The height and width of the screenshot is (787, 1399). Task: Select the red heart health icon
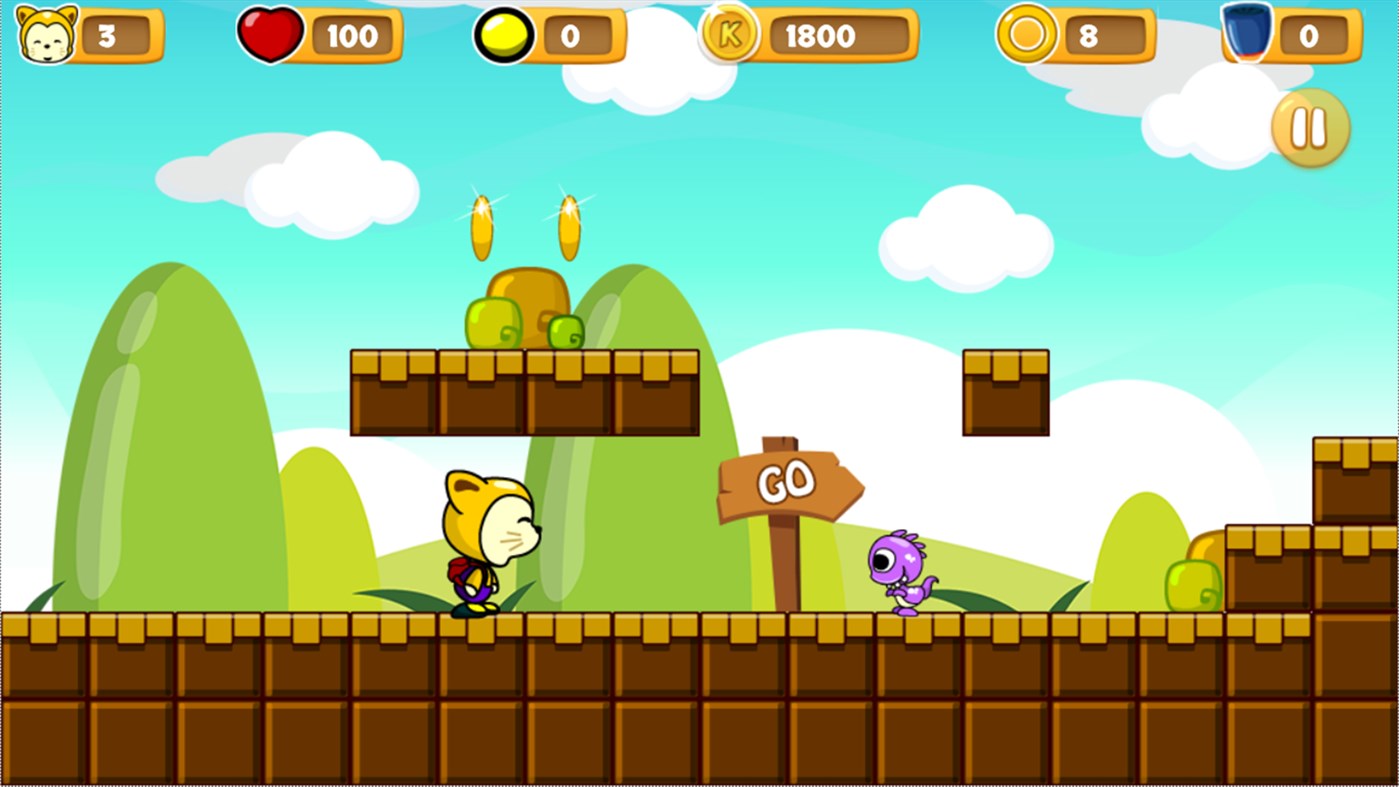270,34
